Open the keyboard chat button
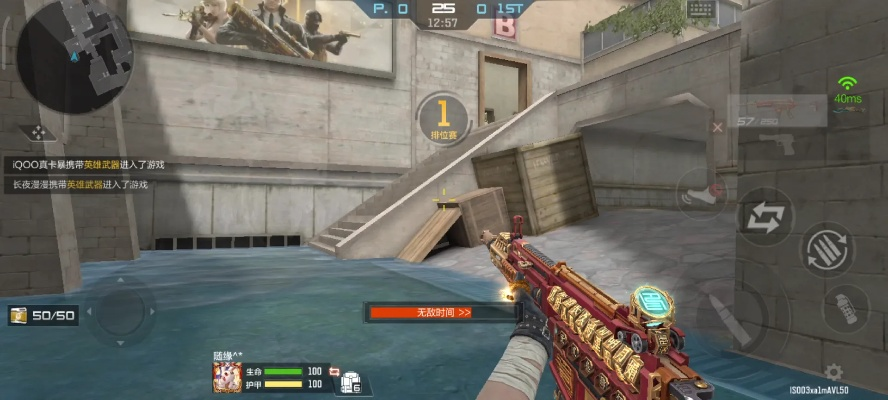Image resolution: width=888 pixels, height=400 pixels. [x=700, y=10]
